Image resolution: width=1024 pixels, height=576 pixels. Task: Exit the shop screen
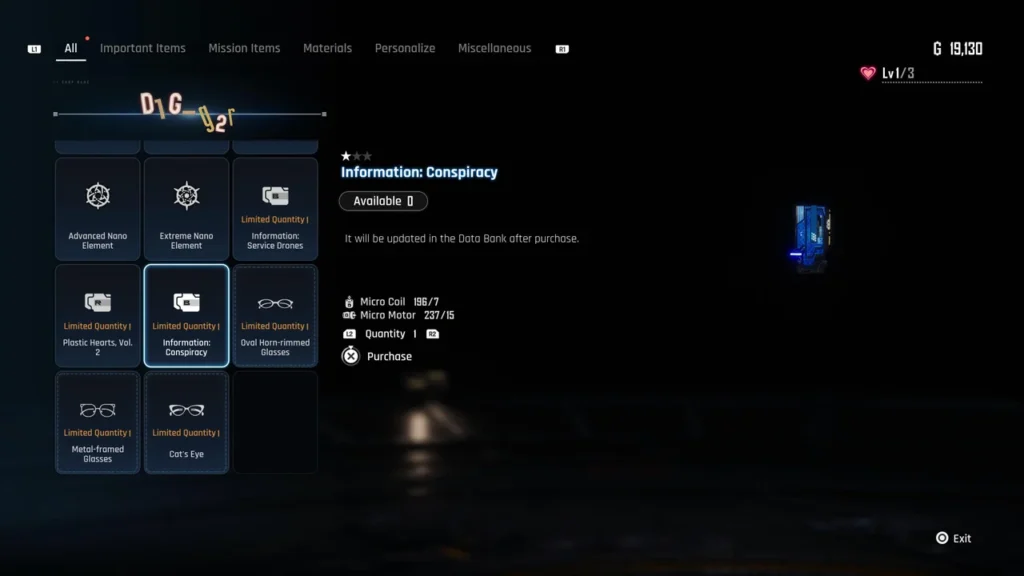click(x=953, y=538)
